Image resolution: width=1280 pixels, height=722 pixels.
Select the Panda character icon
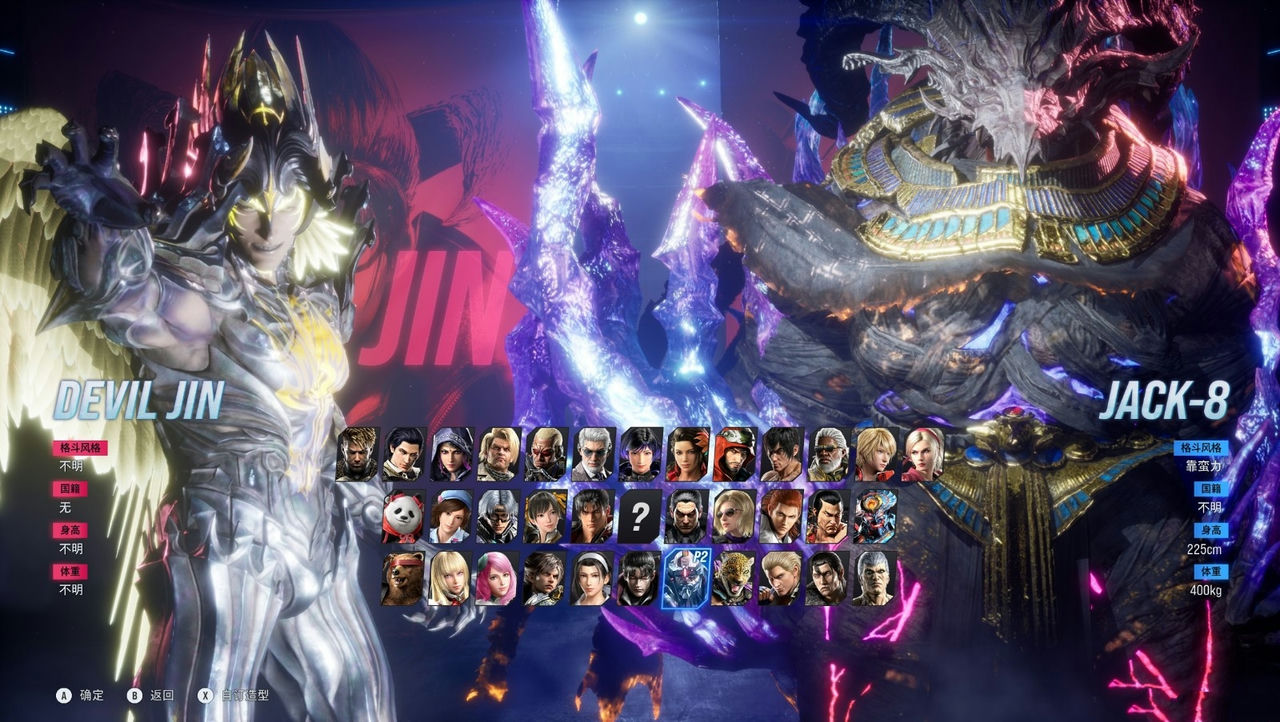(x=402, y=516)
